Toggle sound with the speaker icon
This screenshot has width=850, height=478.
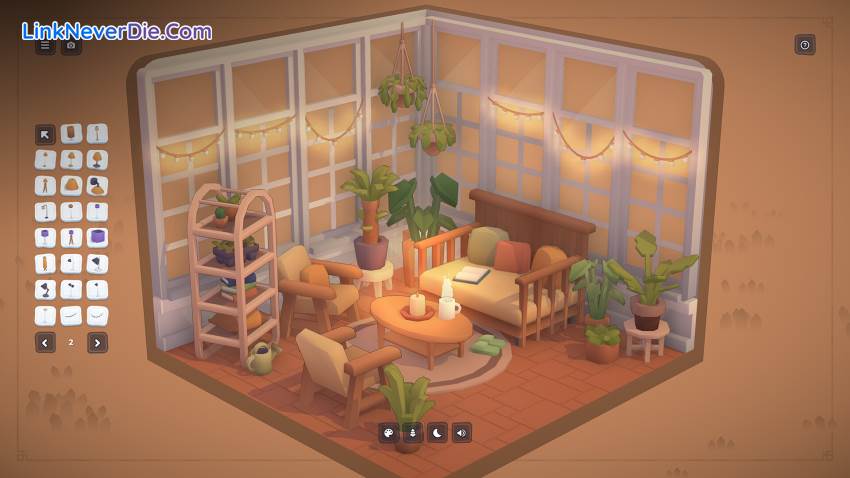(x=462, y=433)
